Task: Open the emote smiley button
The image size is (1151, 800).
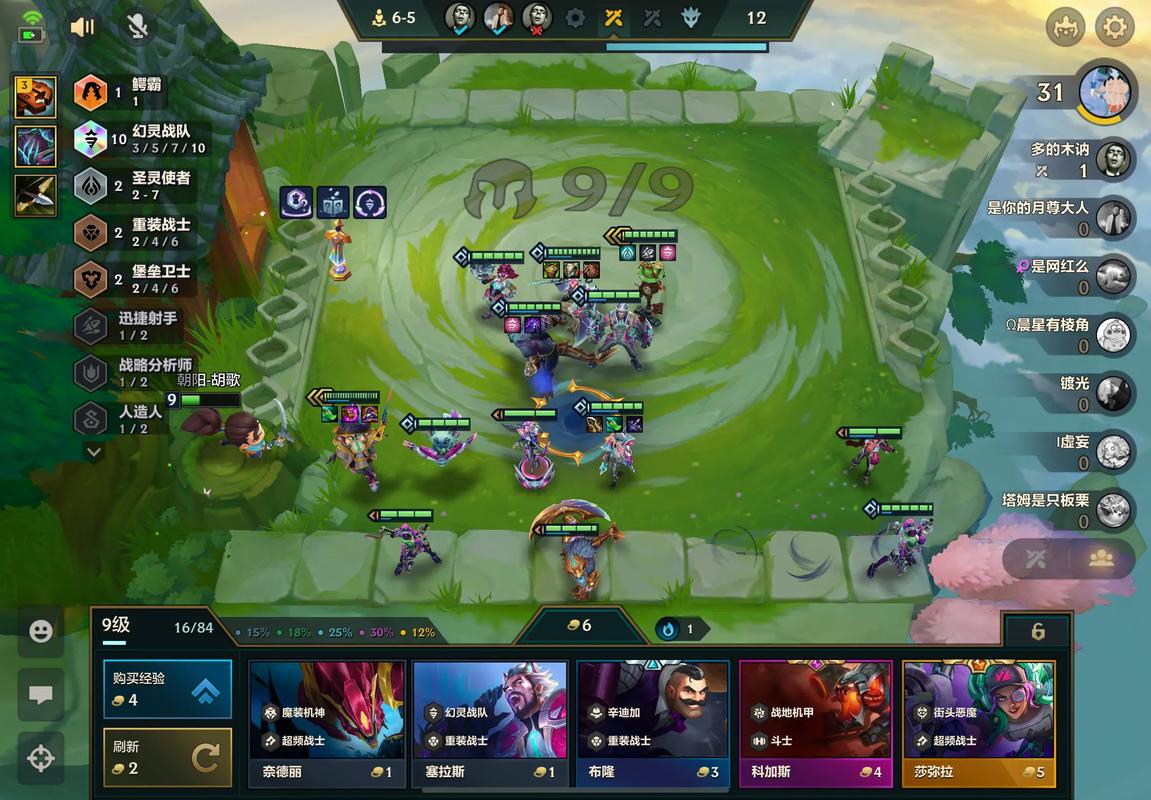Action: (41, 632)
